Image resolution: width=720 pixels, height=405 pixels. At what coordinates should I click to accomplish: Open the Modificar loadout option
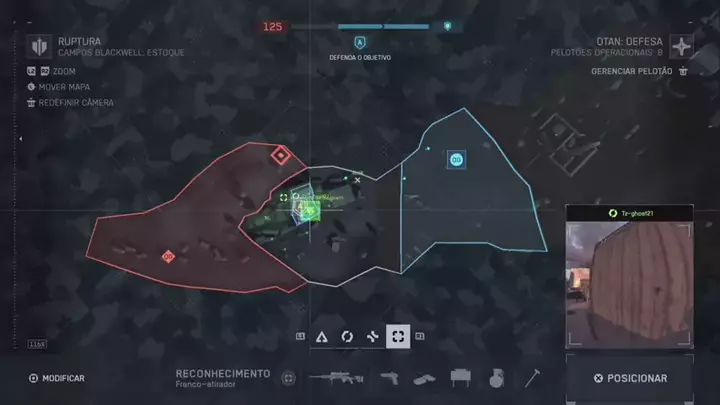click(57, 378)
